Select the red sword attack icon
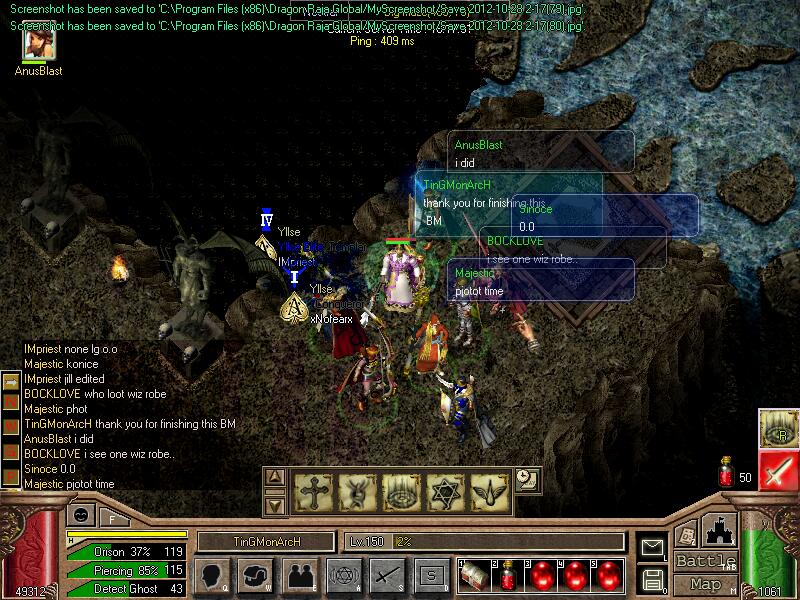The height and width of the screenshot is (600, 800). point(777,468)
